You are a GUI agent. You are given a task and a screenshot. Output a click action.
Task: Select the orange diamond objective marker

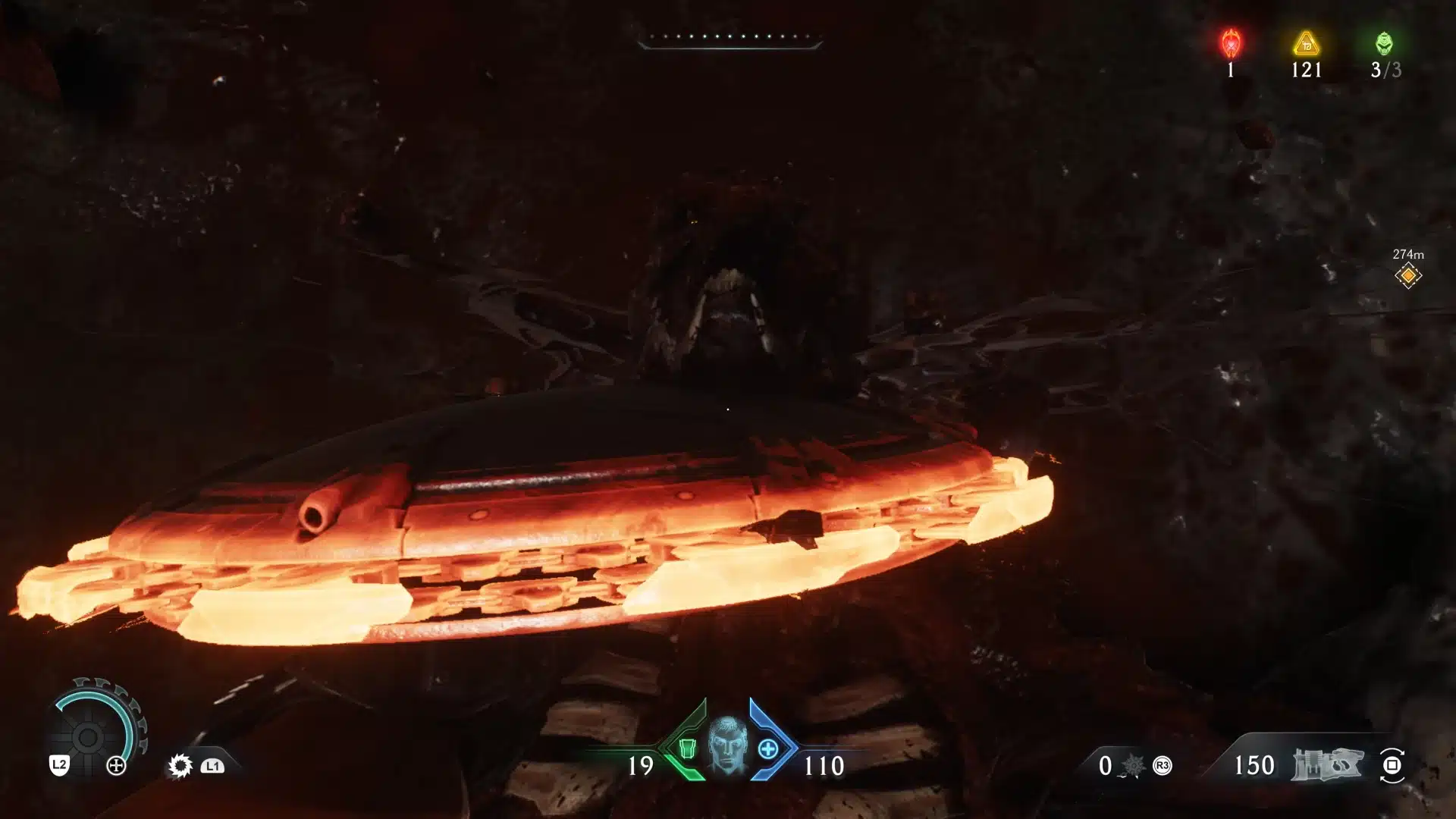click(x=1407, y=276)
